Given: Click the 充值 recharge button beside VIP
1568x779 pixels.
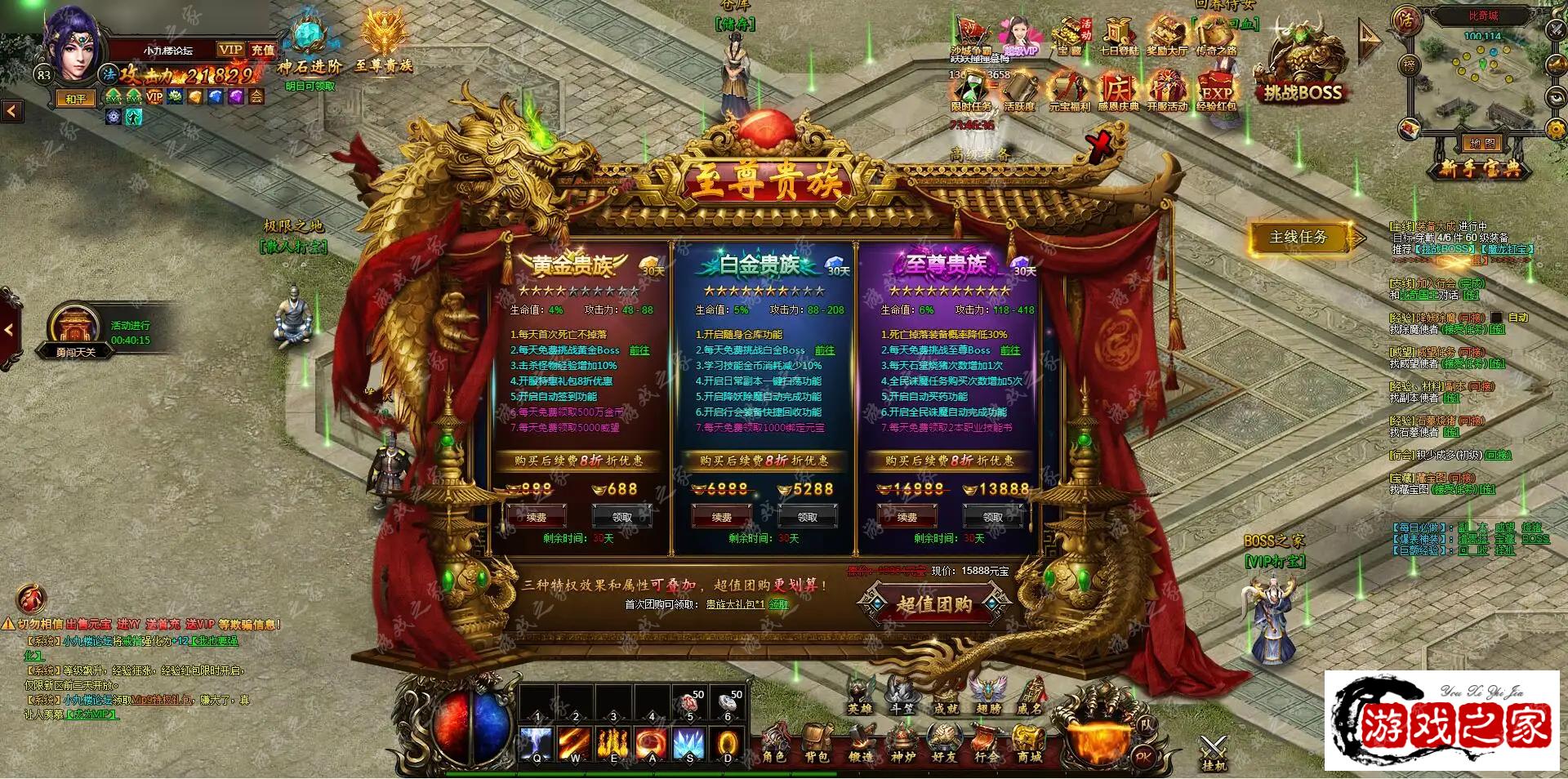Looking at the screenshot, I should [263, 50].
